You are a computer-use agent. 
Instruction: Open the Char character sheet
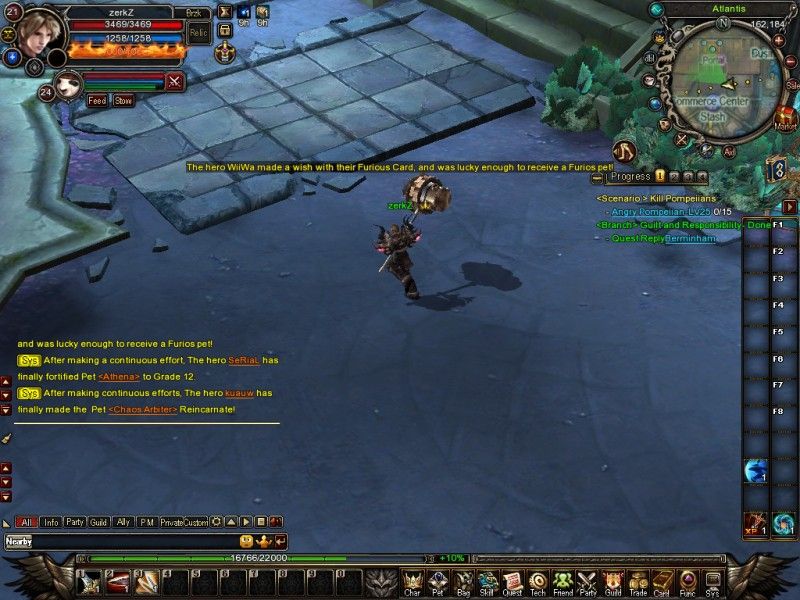[x=412, y=583]
